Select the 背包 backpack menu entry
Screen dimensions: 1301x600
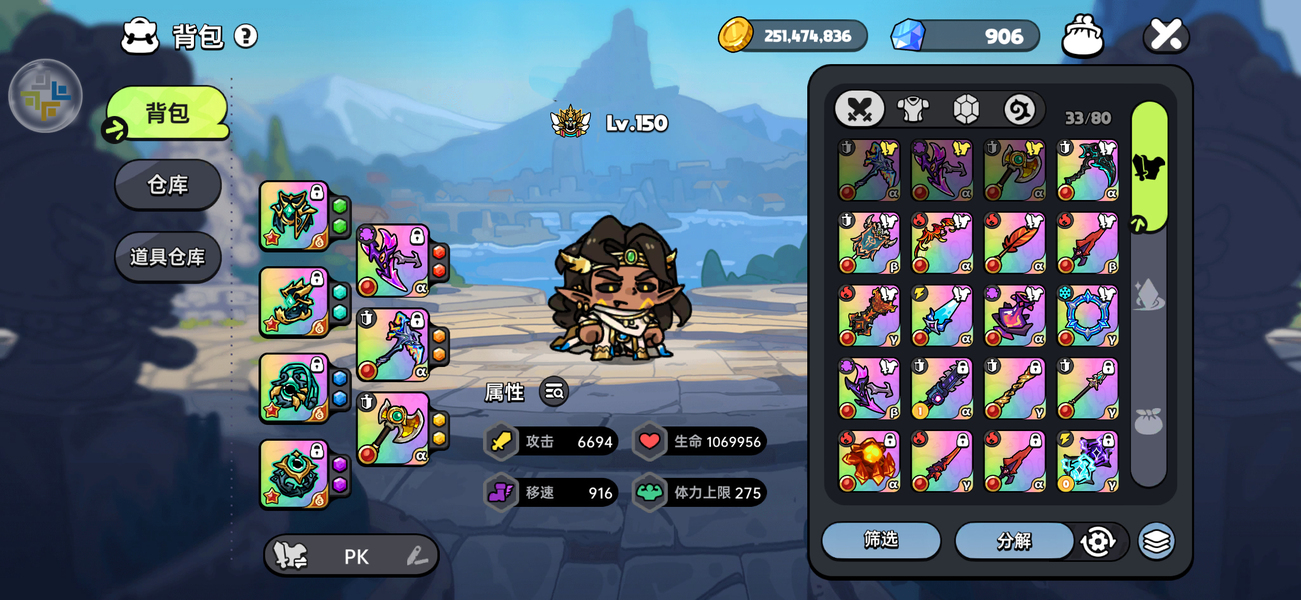point(168,113)
